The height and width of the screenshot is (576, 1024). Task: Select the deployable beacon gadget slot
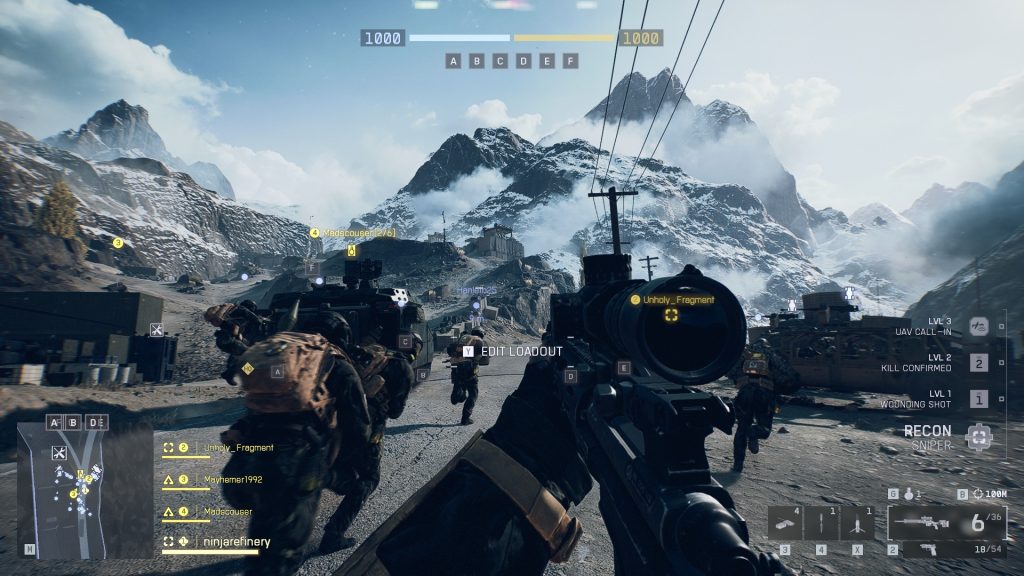[857, 523]
